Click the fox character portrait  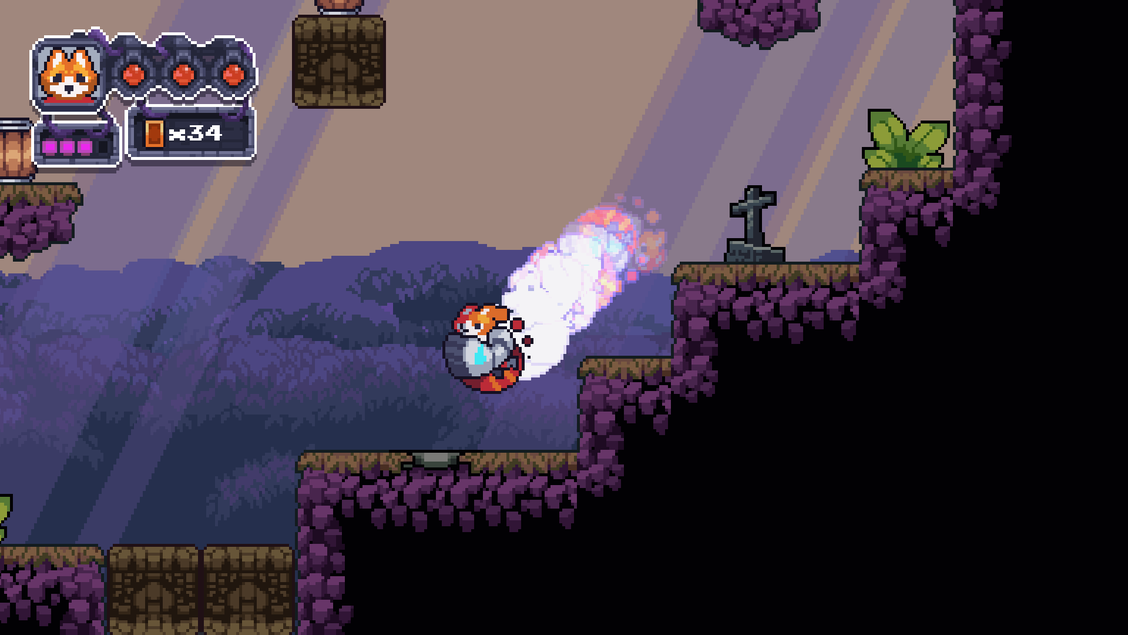click(x=68, y=75)
